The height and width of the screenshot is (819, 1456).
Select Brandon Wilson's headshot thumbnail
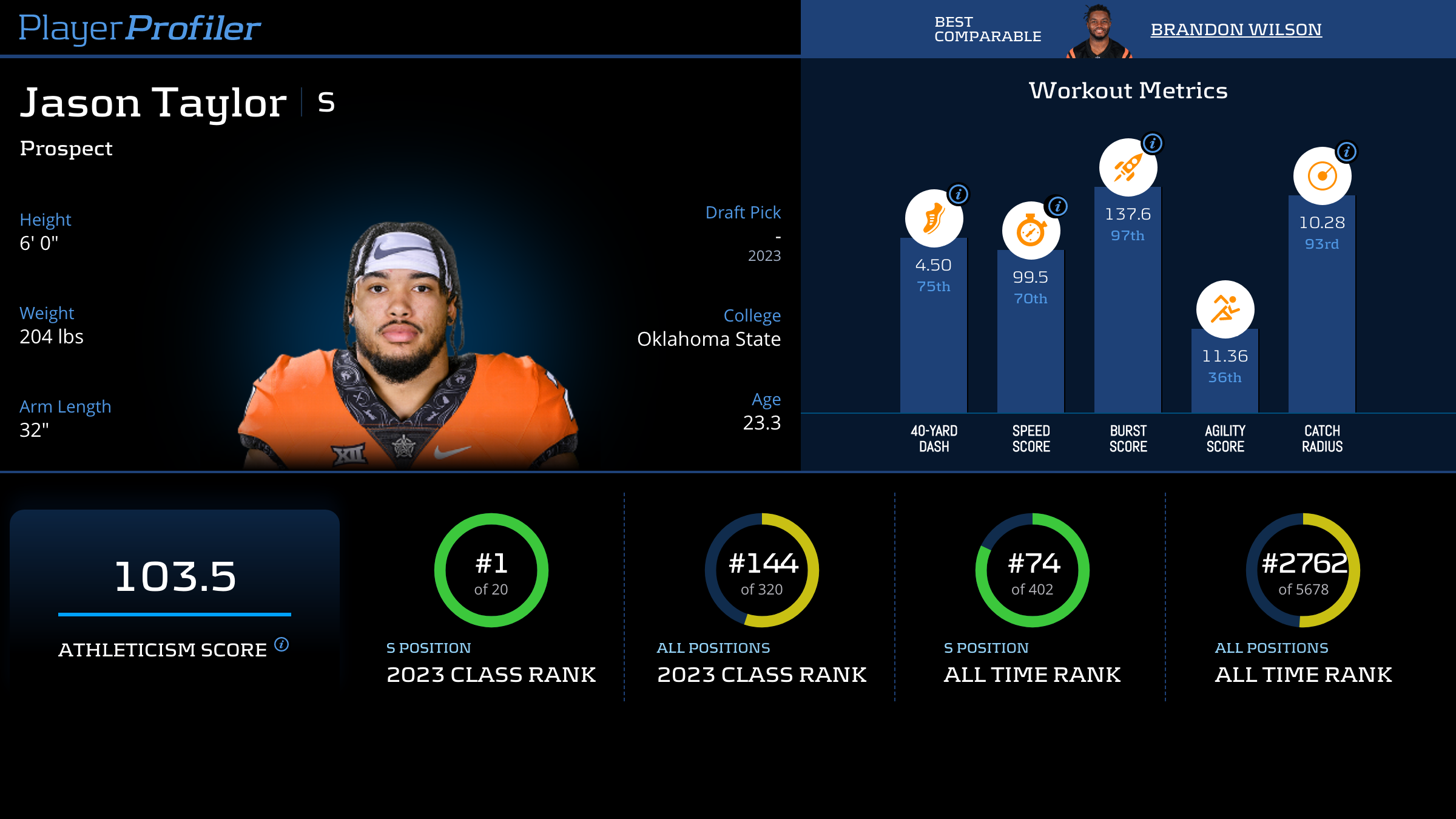click(x=1099, y=32)
